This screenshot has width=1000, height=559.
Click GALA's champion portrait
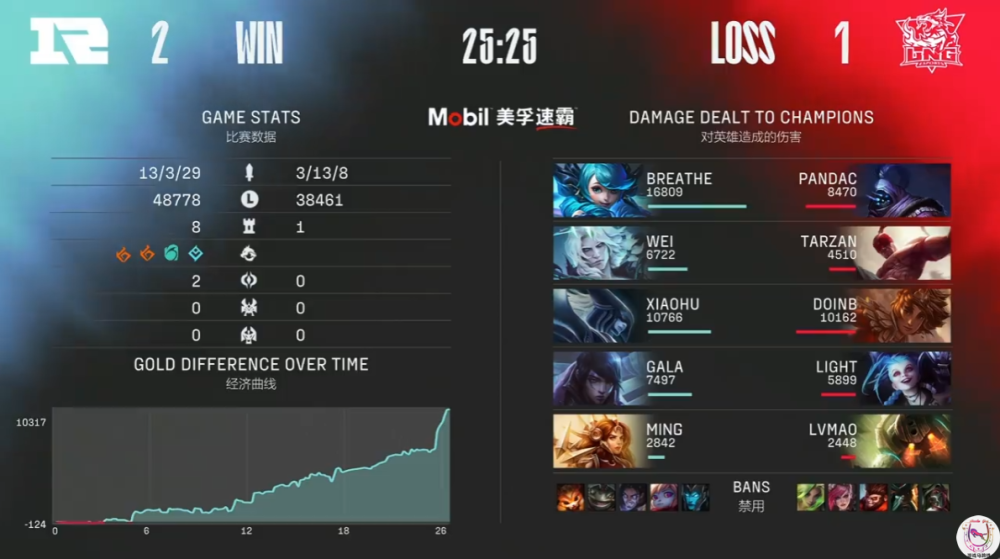[597, 378]
